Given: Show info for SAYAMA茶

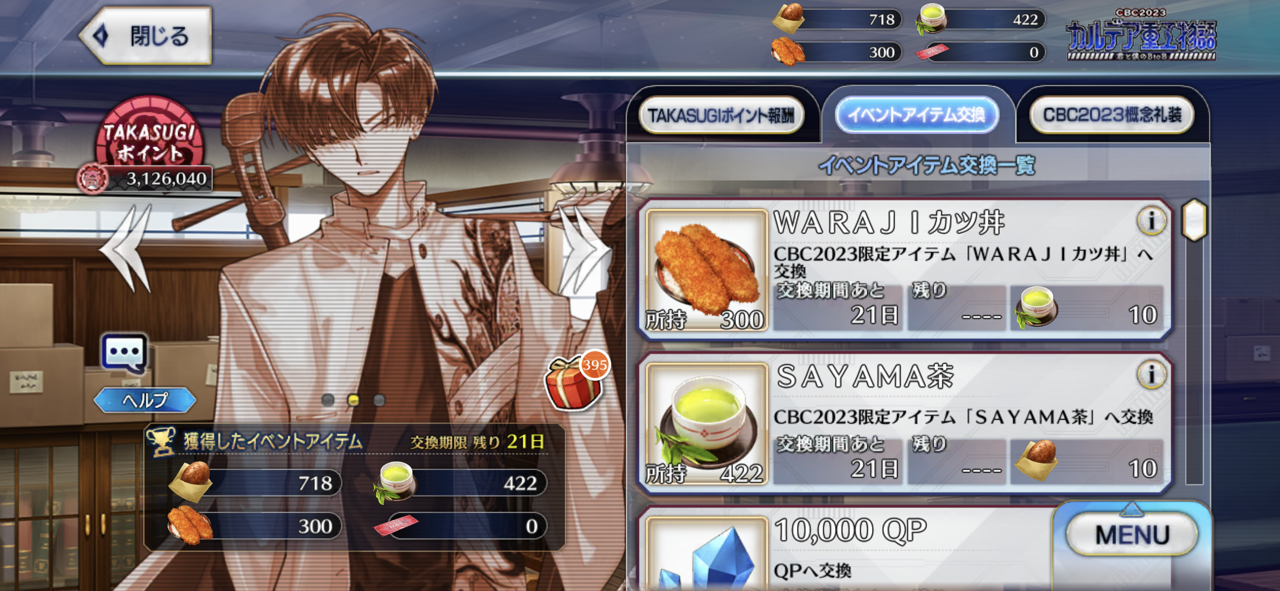Looking at the screenshot, I should [x=1151, y=375].
